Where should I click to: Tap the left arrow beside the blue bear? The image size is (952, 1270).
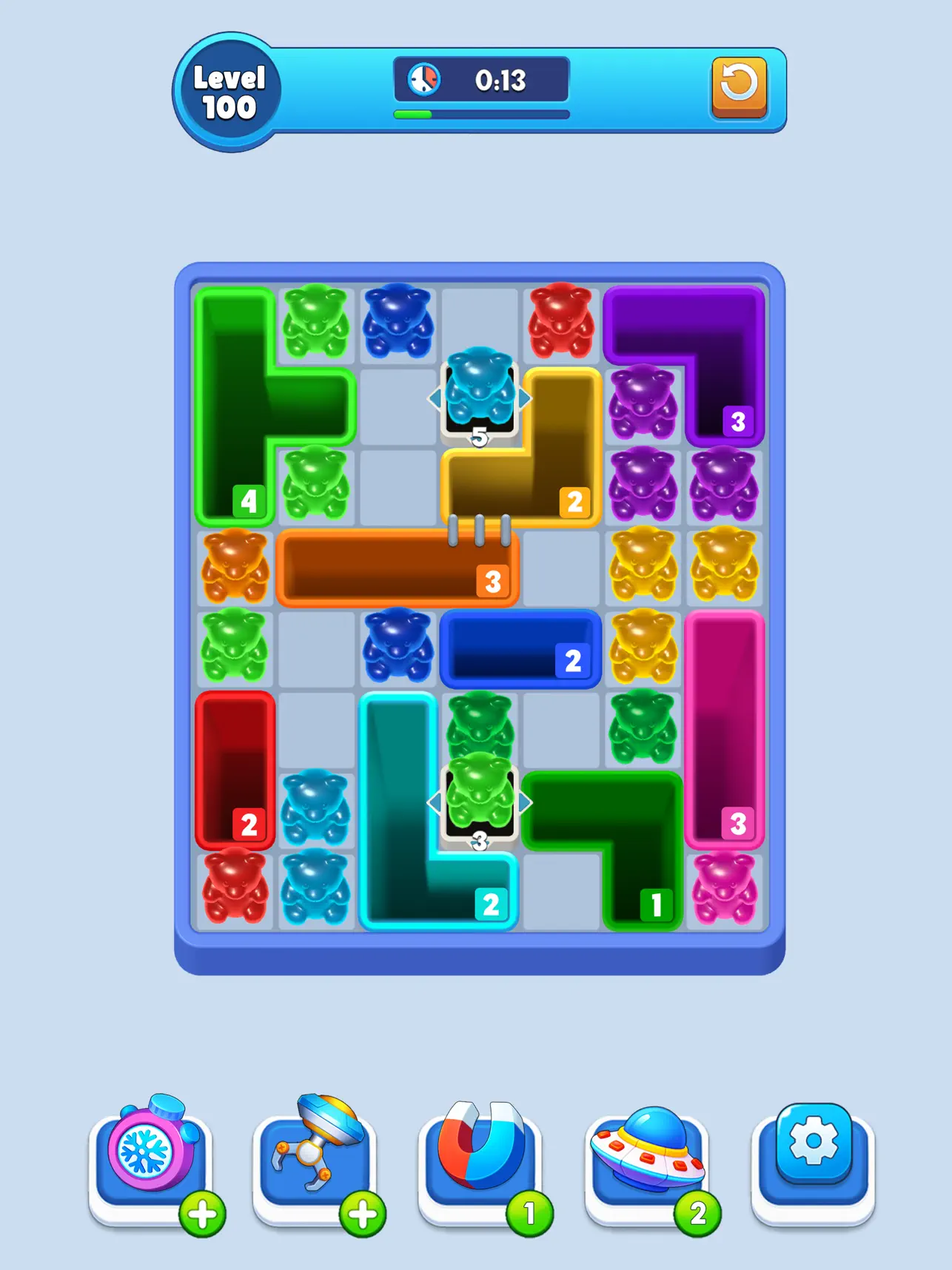pyautogui.click(x=435, y=400)
